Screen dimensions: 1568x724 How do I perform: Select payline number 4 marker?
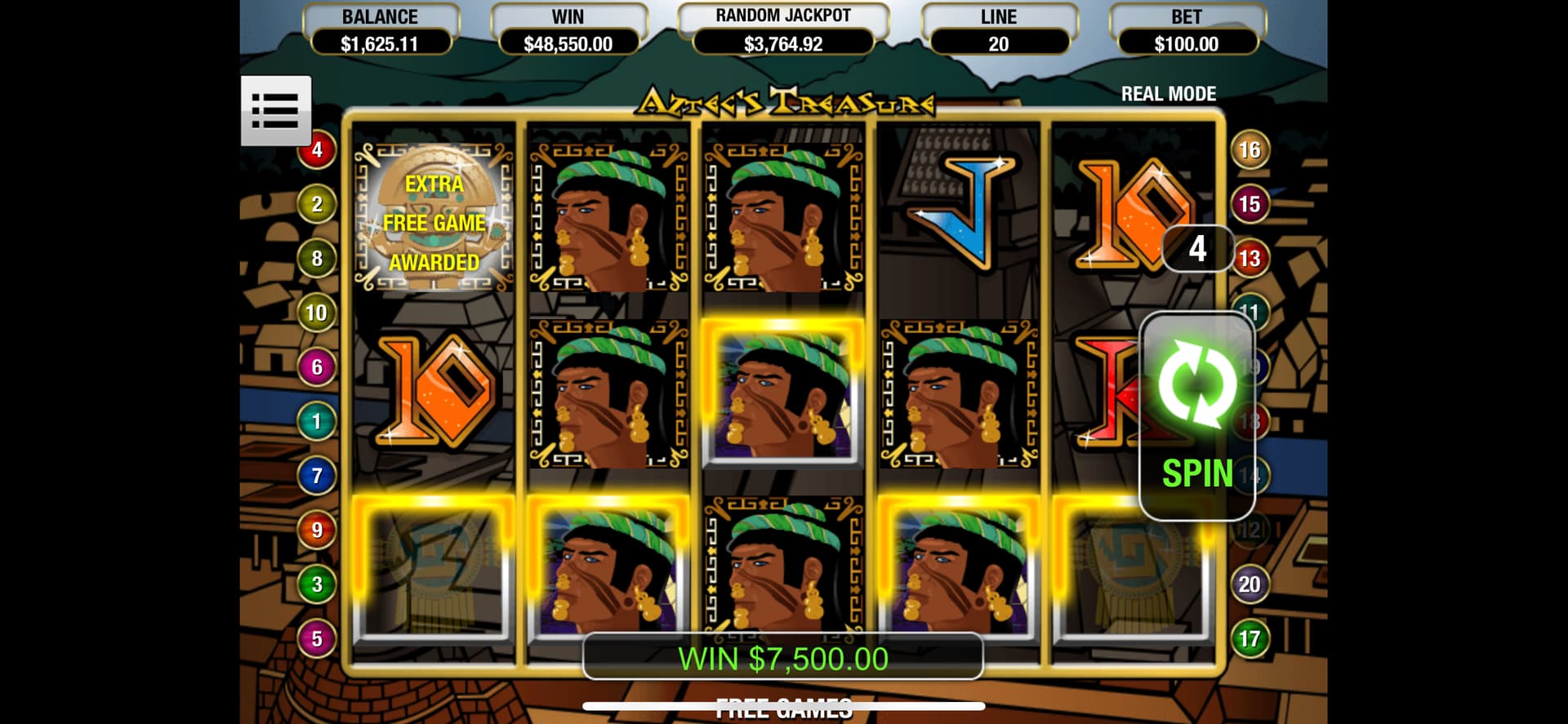[317, 150]
